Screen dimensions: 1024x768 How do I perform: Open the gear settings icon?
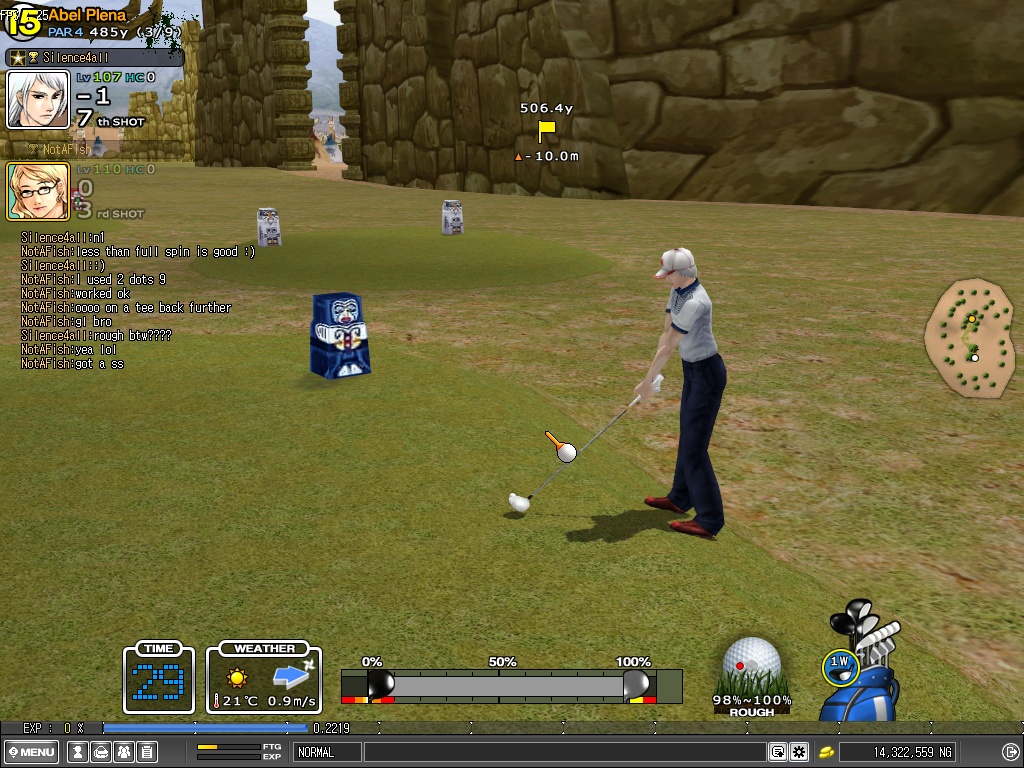point(798,752)
